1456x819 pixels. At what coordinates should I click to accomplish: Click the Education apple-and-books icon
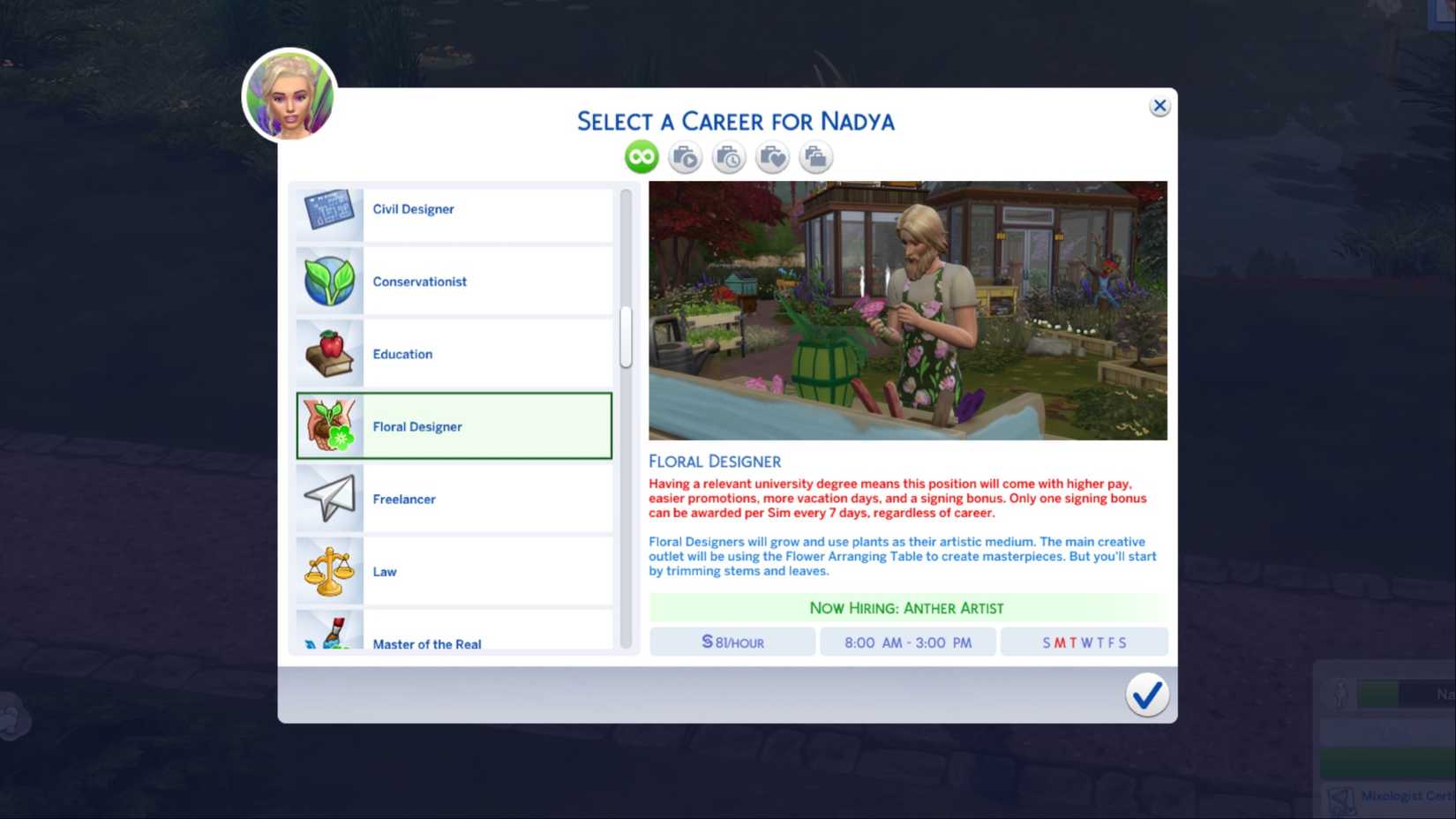[x=327, y=352]
